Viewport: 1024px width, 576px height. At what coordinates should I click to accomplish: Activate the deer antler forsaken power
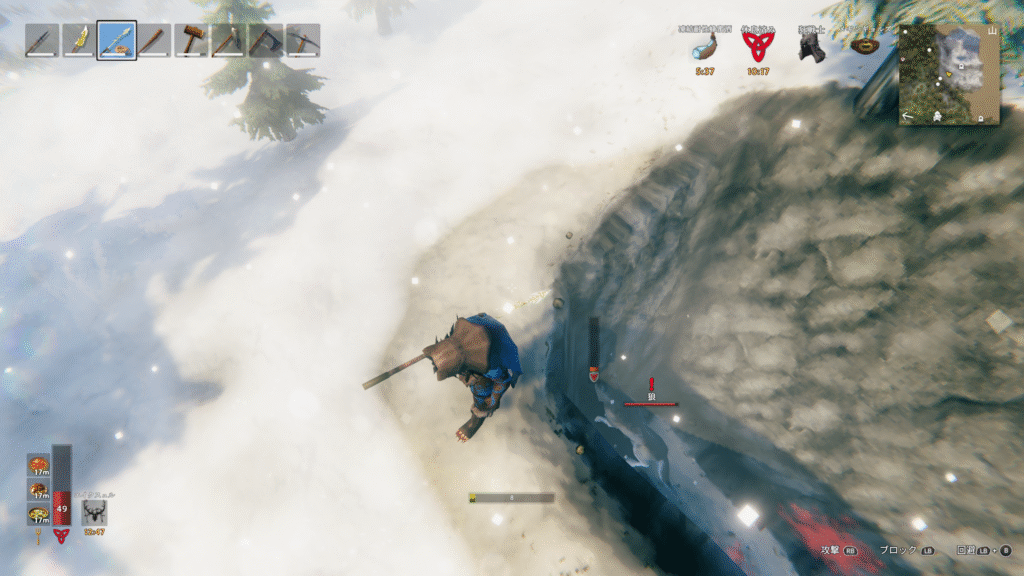[x=96, y=513]
